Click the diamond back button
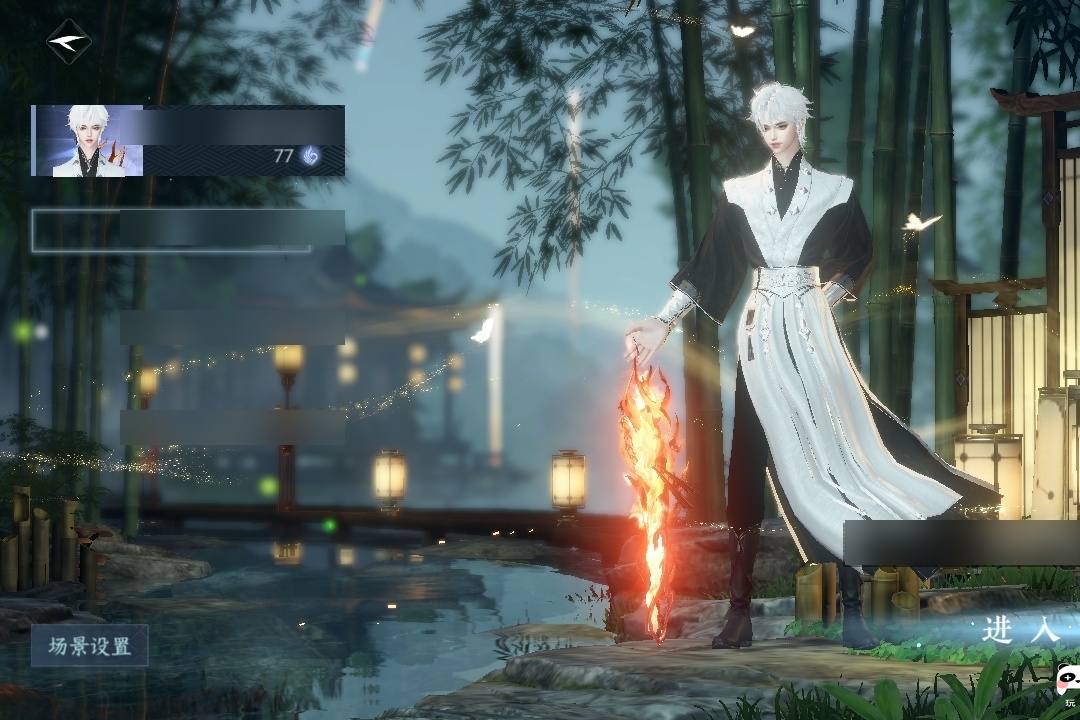1080x720 pixels. coord(68,42)
